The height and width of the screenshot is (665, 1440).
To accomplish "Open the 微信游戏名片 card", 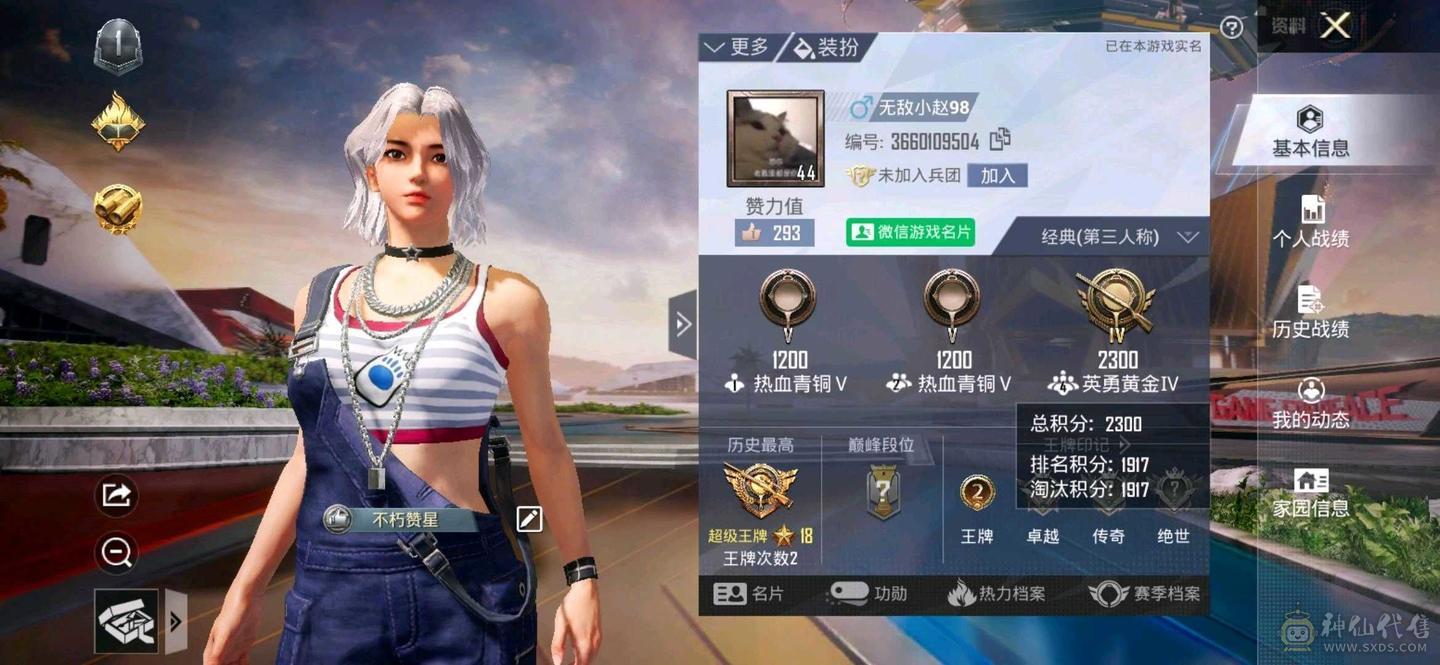I will pos(910,232).
